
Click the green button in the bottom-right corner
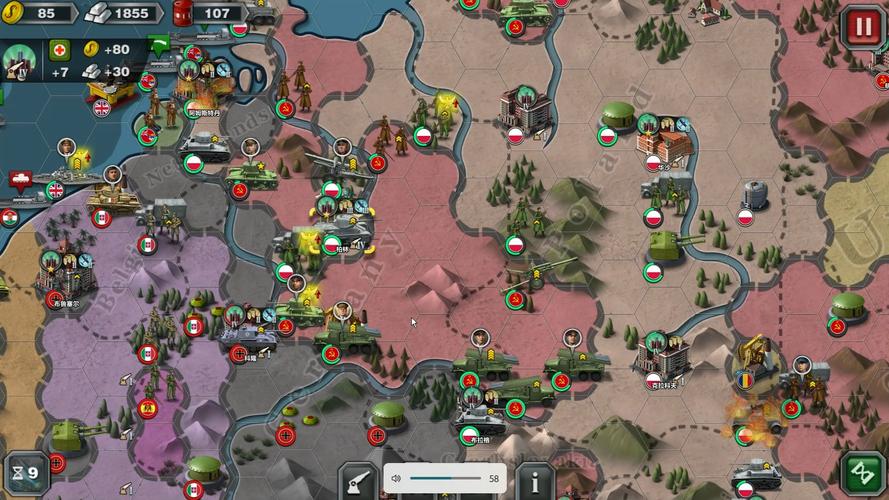pyautogui.click(x=861, y=473)
